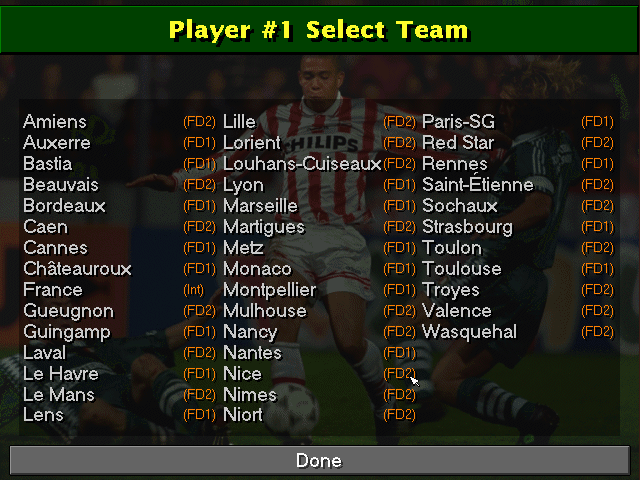Confirm selection with the Done button

tap(319, 461)
